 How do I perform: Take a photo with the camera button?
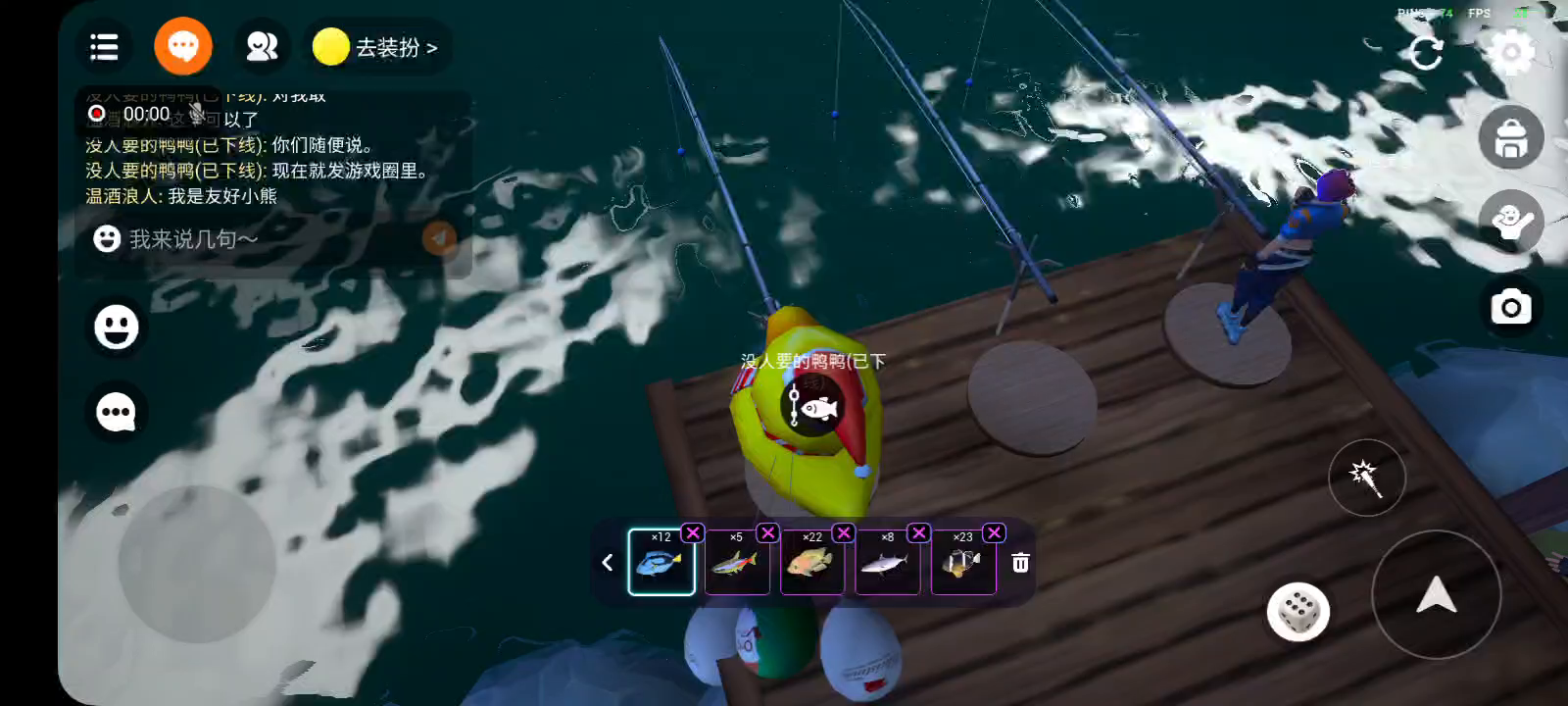coord(1510,308)
